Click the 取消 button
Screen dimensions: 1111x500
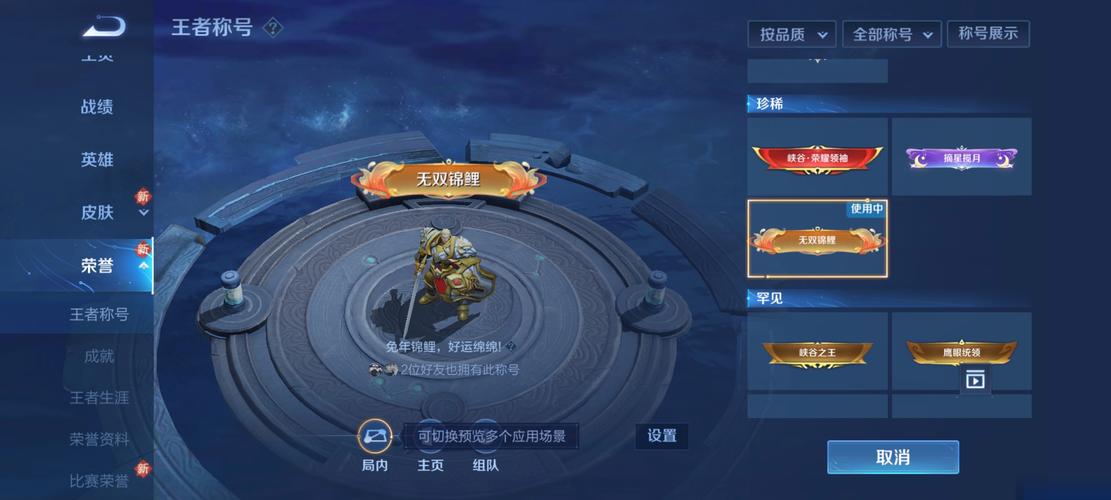click(x=892, y=457)
